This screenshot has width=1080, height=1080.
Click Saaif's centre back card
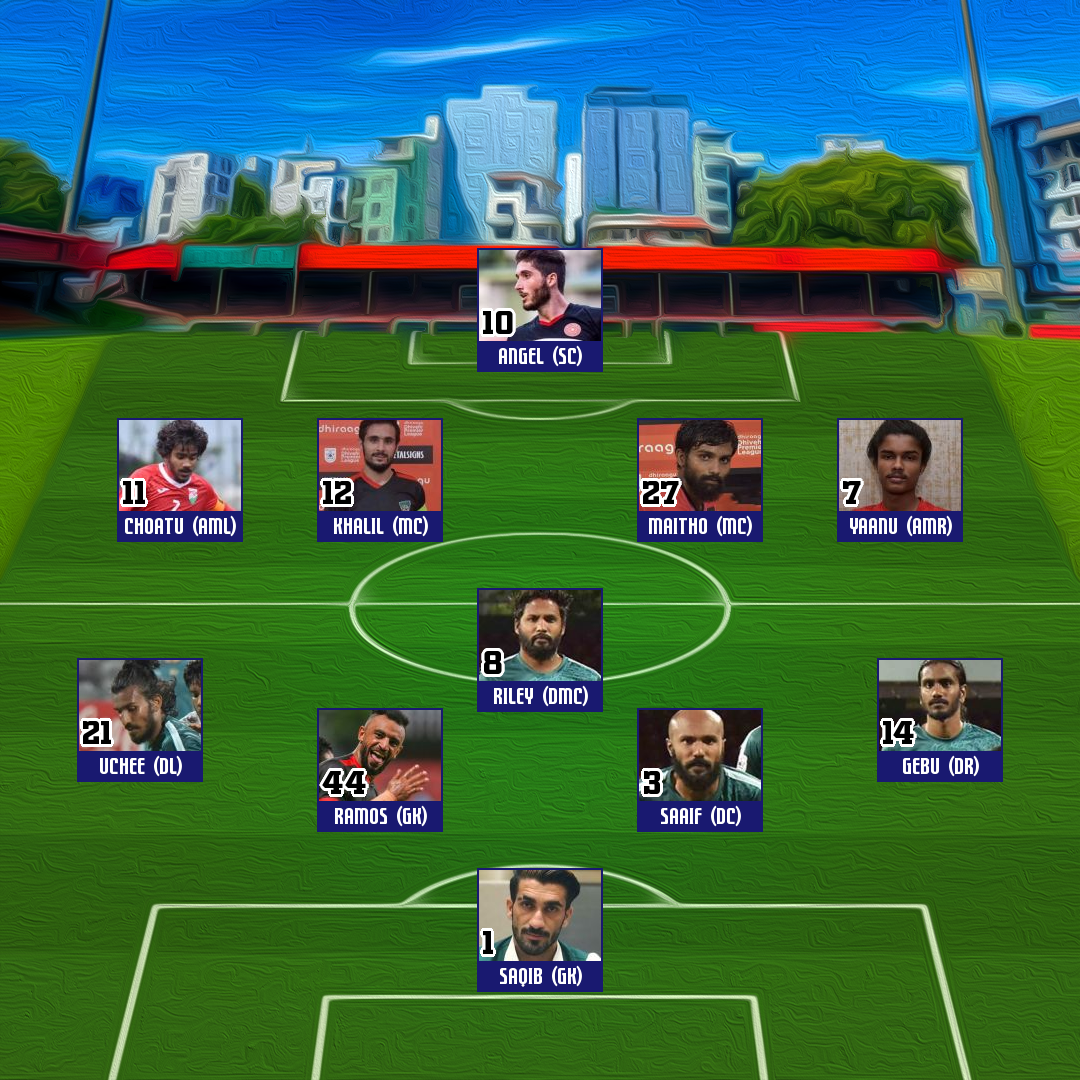(700, 770)
